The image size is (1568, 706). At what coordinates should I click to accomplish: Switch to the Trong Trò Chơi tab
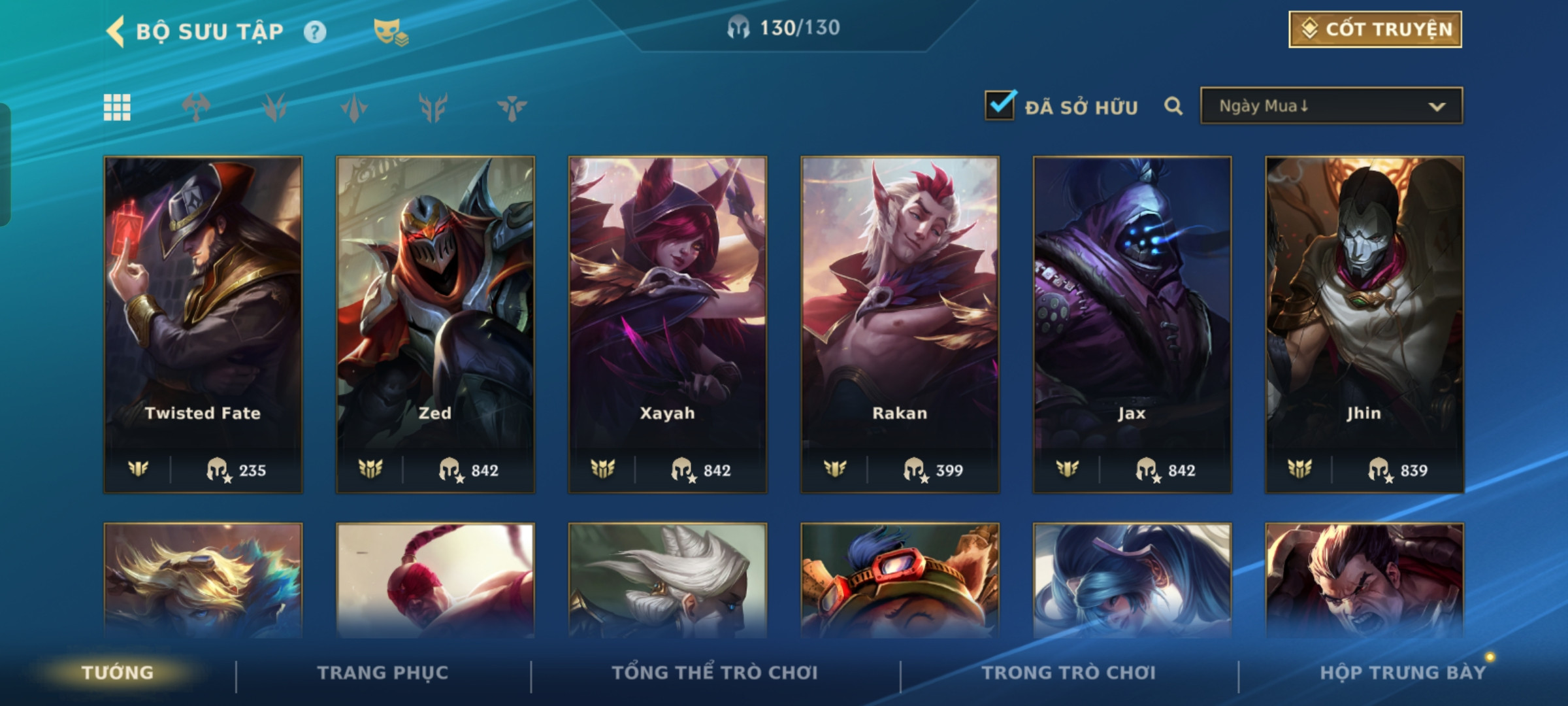(1069, 673)
